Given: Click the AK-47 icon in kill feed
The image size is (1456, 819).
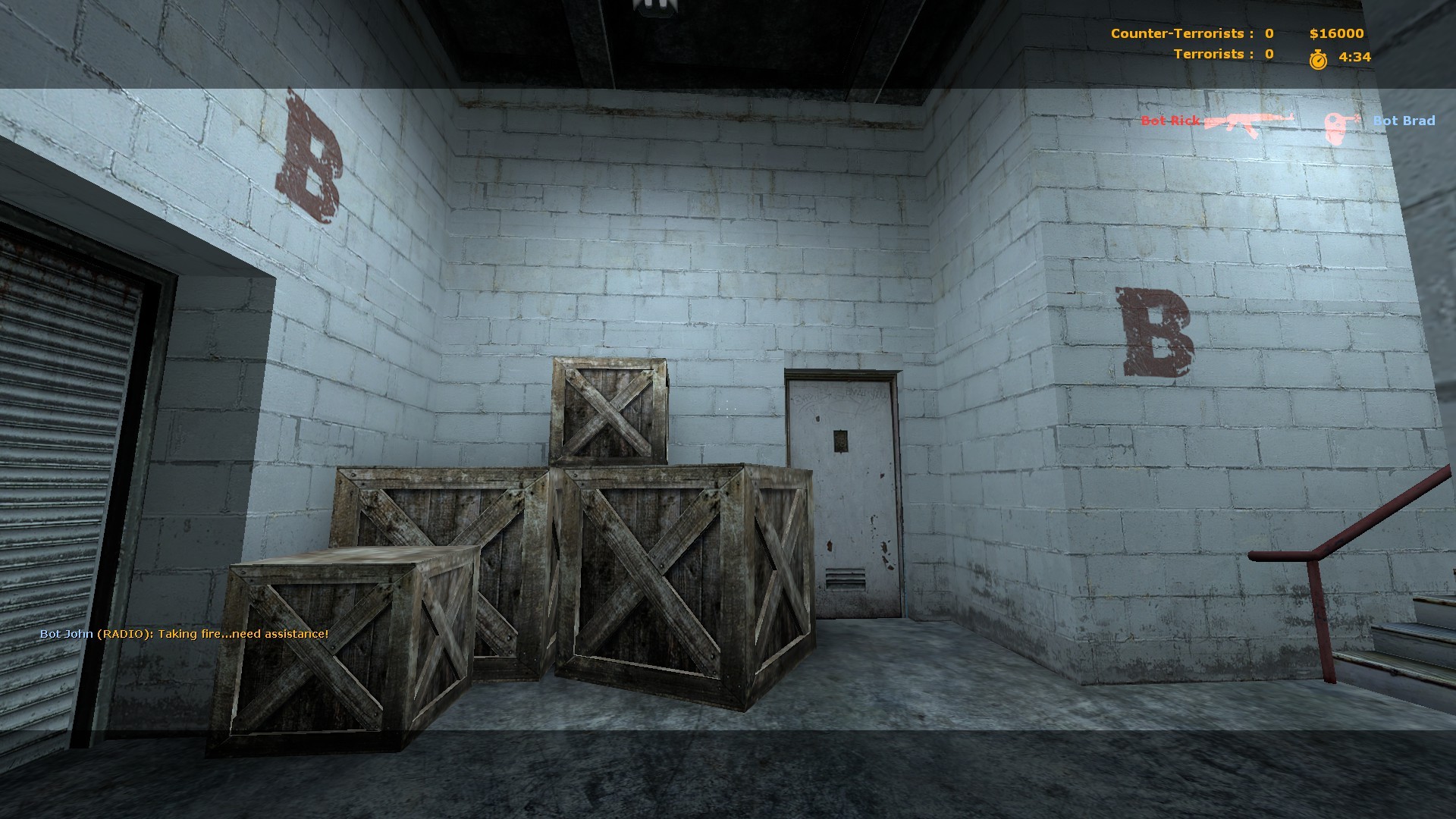Looking at the screenshot, I should (1249, 124).
